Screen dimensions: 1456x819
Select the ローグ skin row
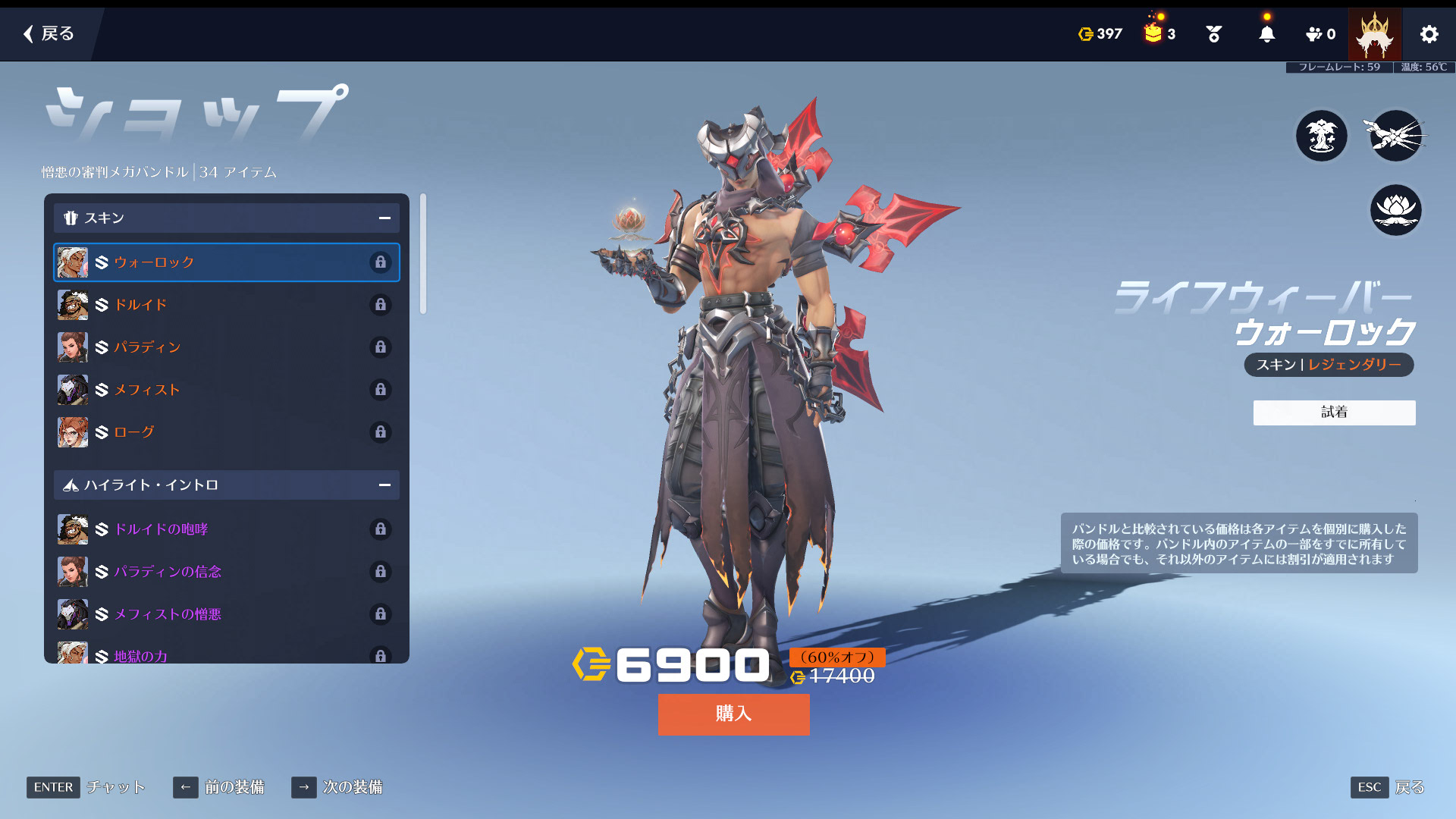coord(226,432)
